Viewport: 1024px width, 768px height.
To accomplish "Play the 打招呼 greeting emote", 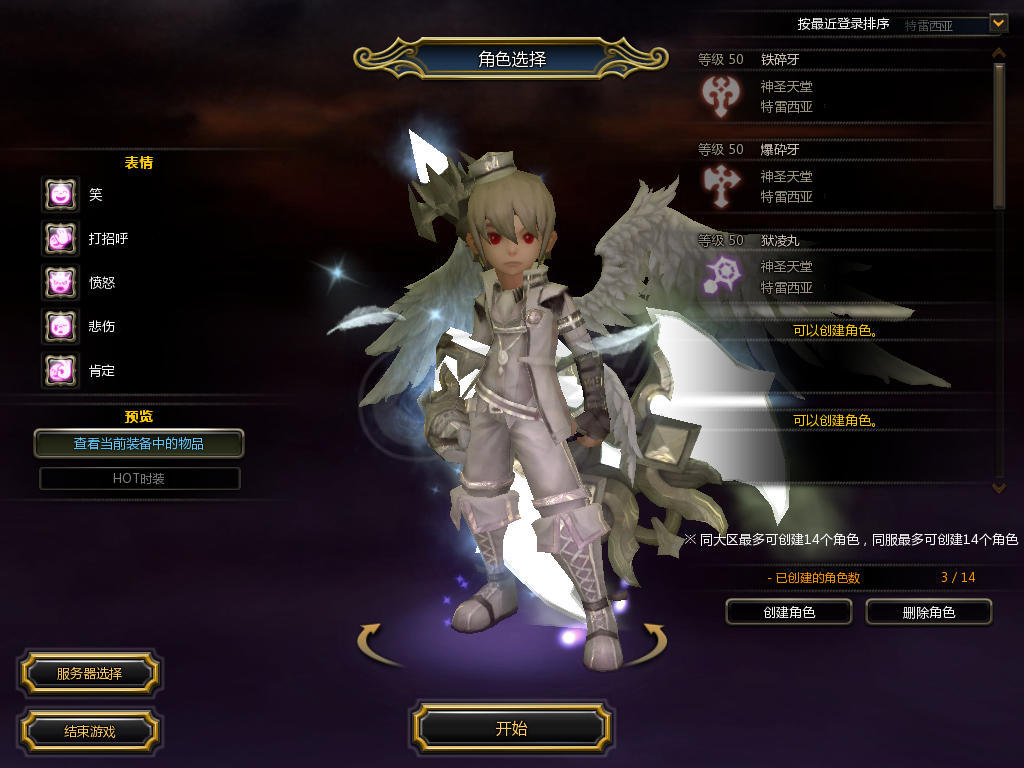I will point(60,239).
